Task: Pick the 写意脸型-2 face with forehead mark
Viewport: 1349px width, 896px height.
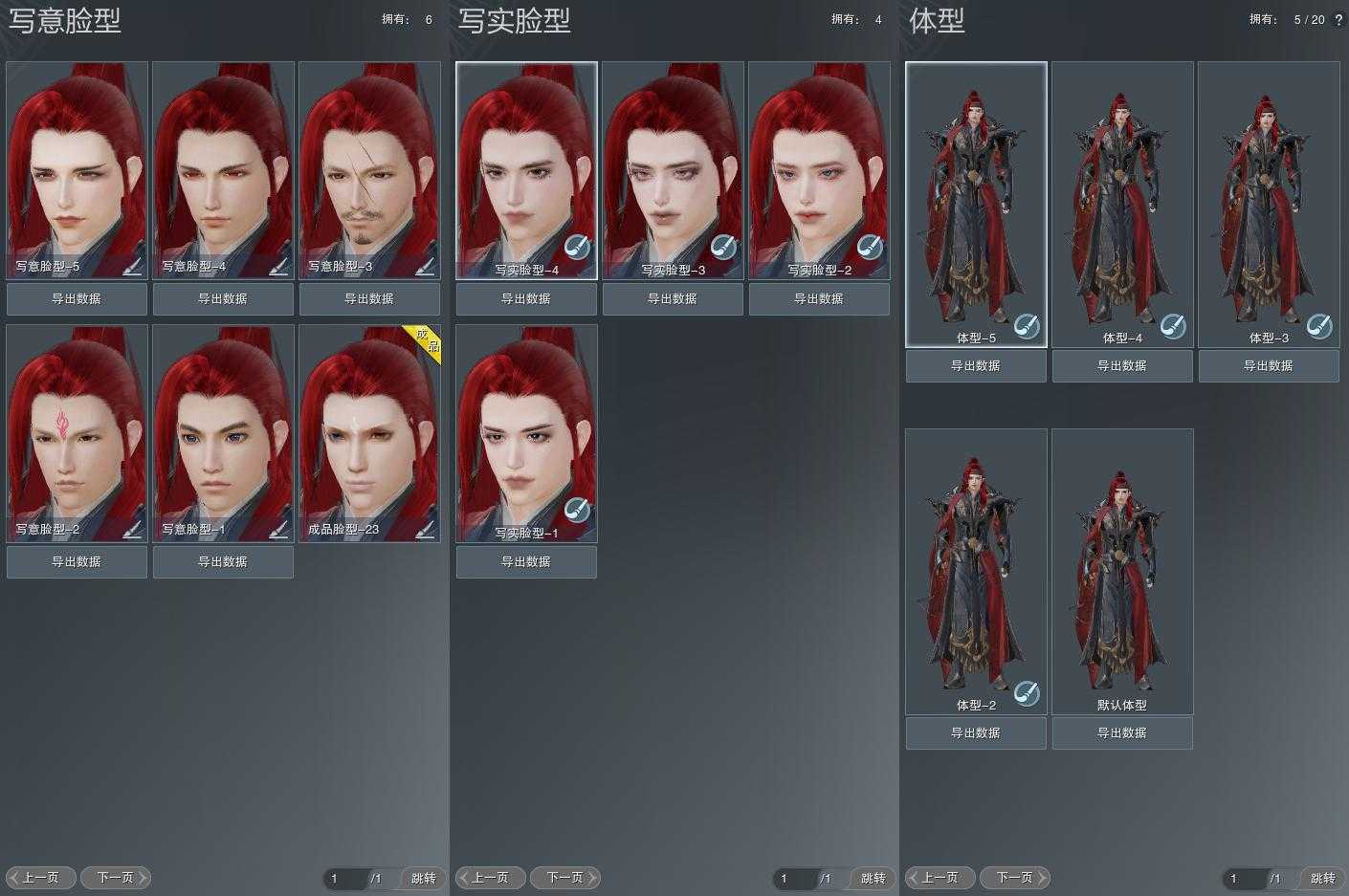Action: (77, 426)
